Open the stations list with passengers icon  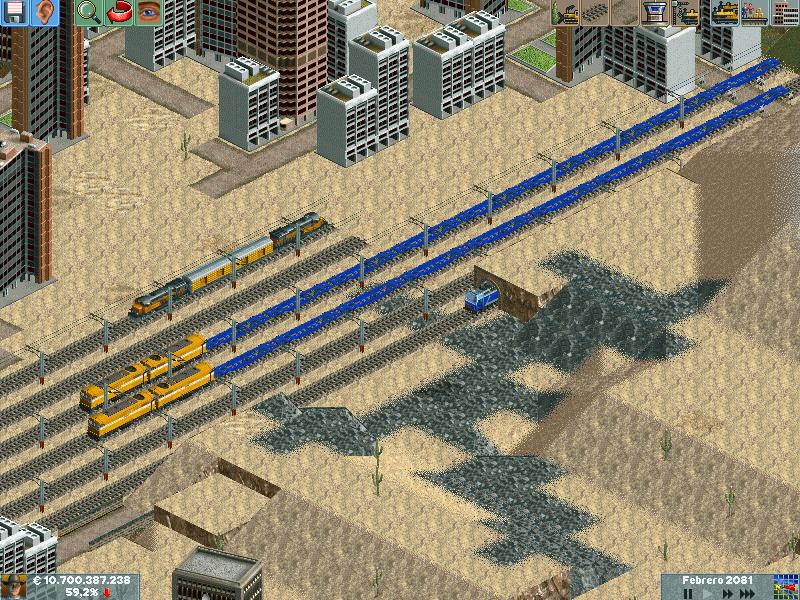pos(753,13)
